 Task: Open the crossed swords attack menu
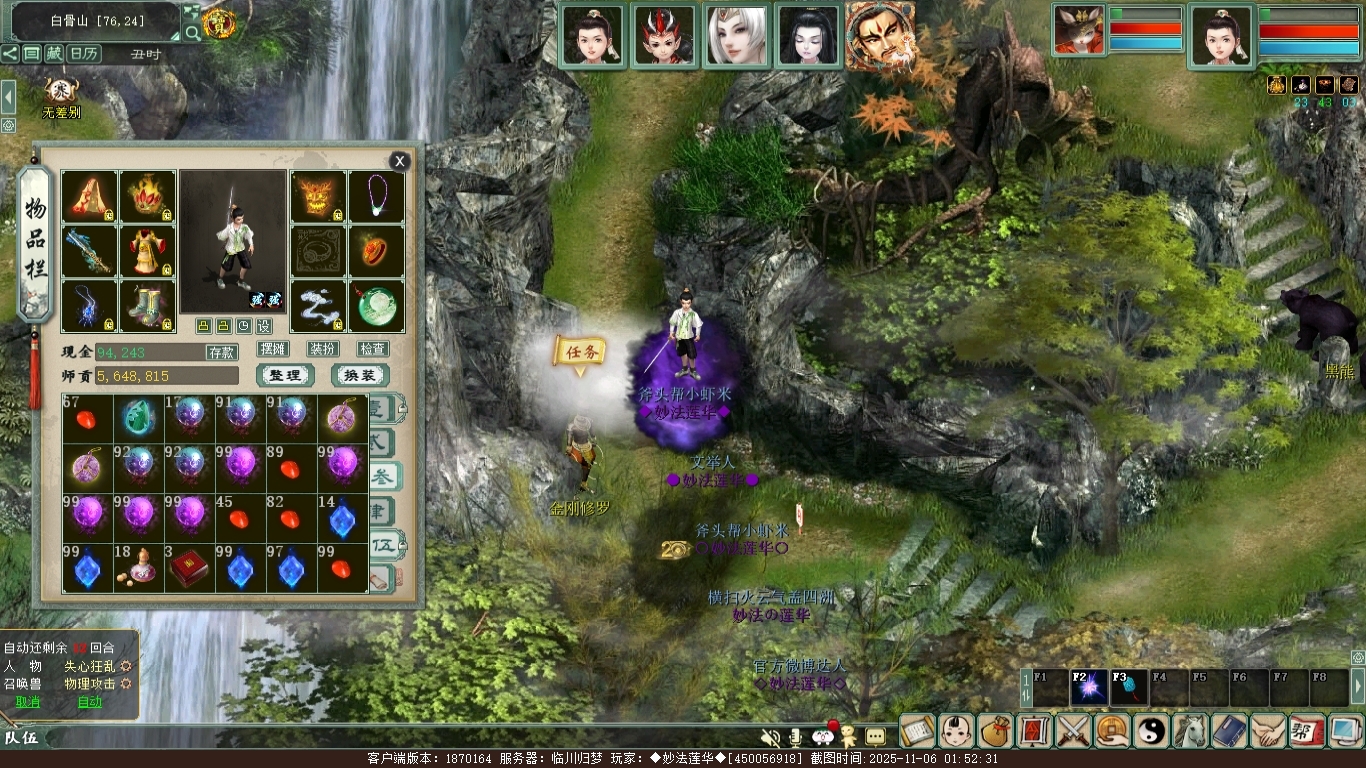click(x=1074, y=731)
